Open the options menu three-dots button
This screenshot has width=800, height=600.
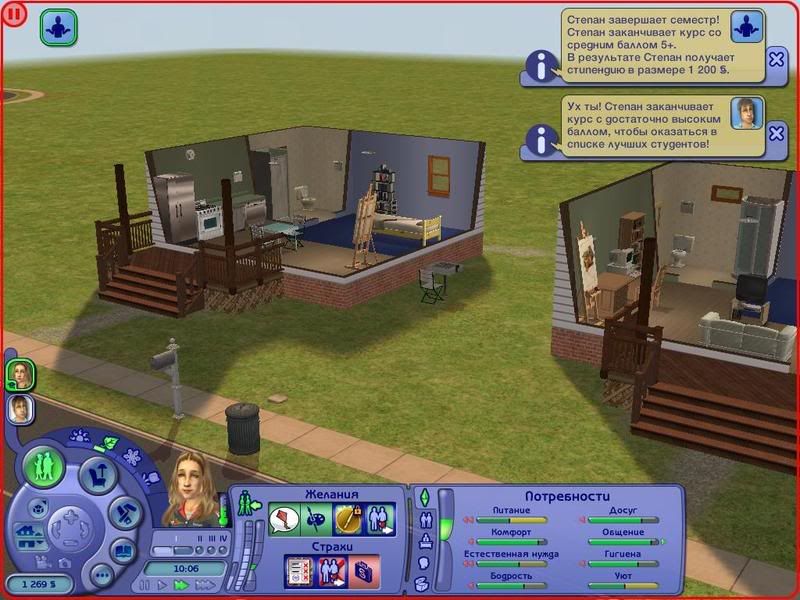tap(100, 576)
